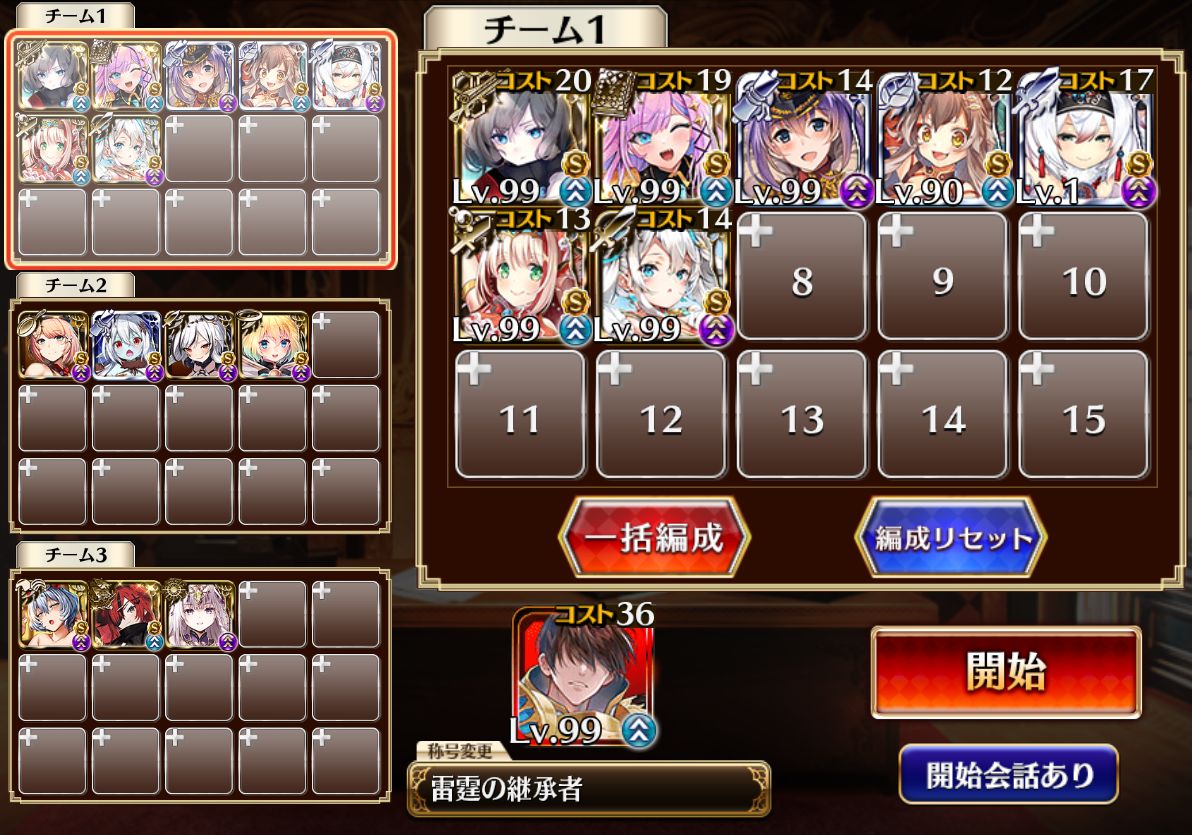Select the cost 20 dark-haired unit
Screen dimensions: 1192x835
[520, 138]
